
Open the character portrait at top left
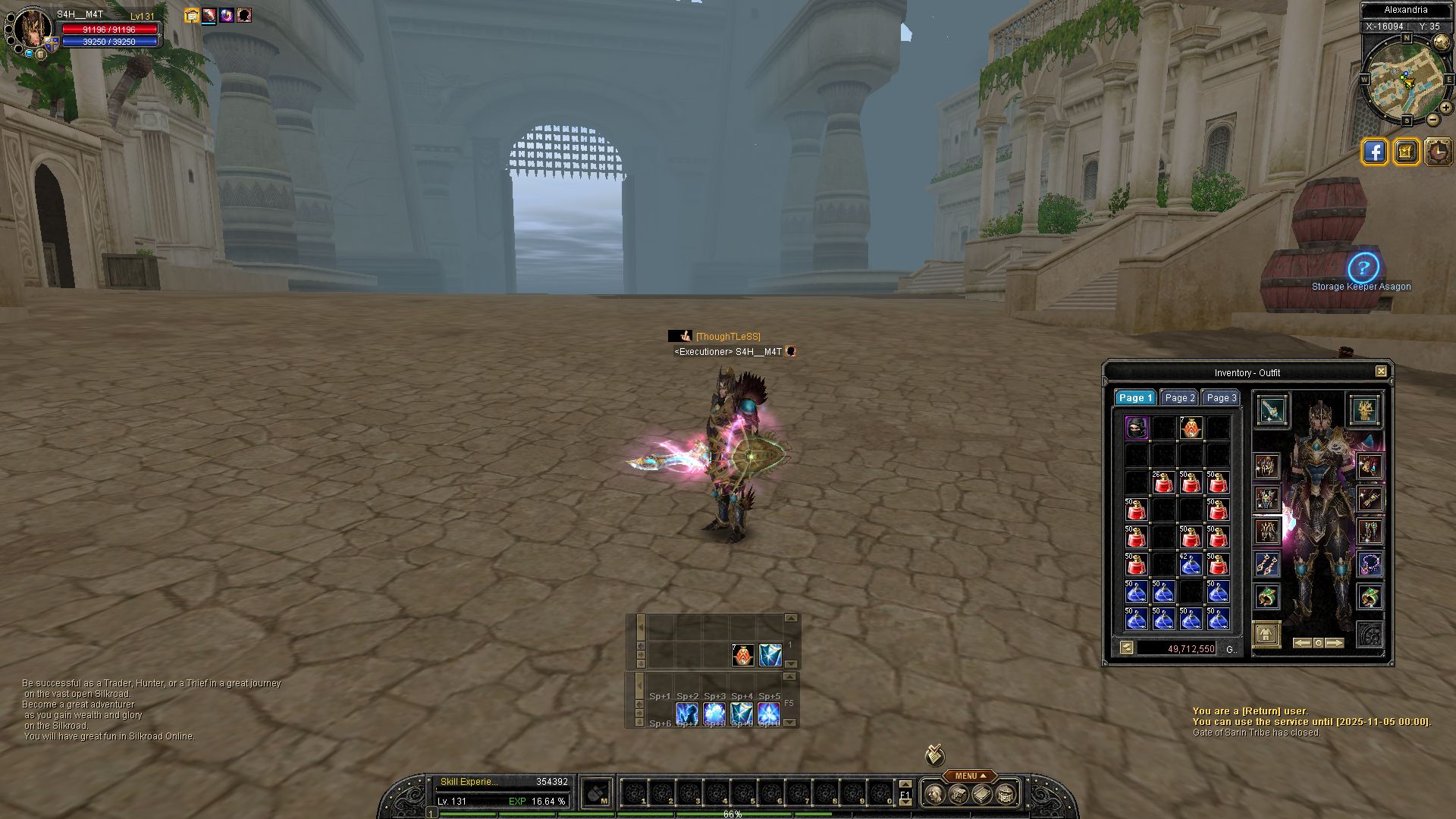pos(32,30)
